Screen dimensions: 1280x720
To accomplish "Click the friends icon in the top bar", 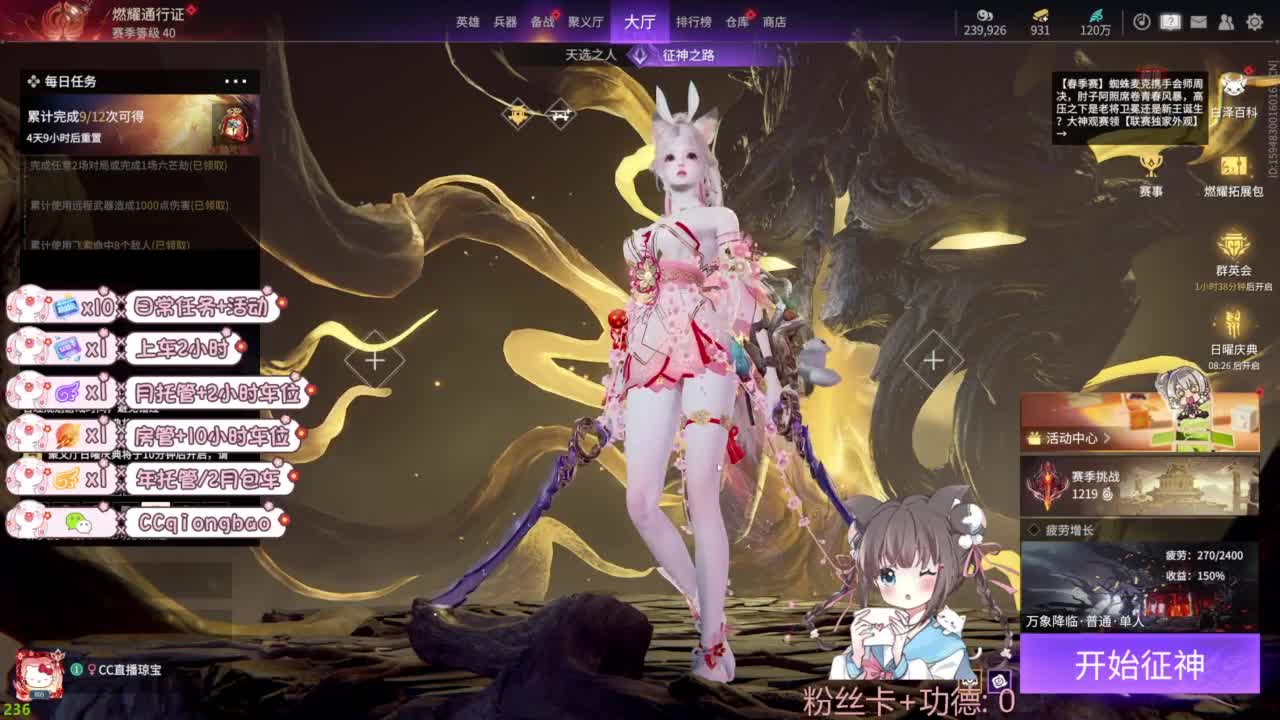I will pos(1227,19).
